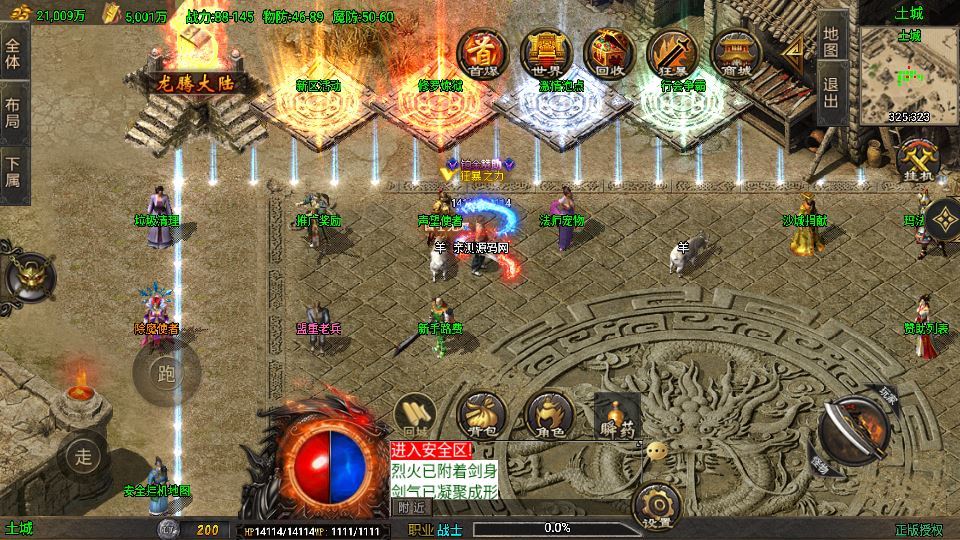Switch to the 布局 layout tab
The width and height of the screenshot is (960, 540).
point(13,112)
